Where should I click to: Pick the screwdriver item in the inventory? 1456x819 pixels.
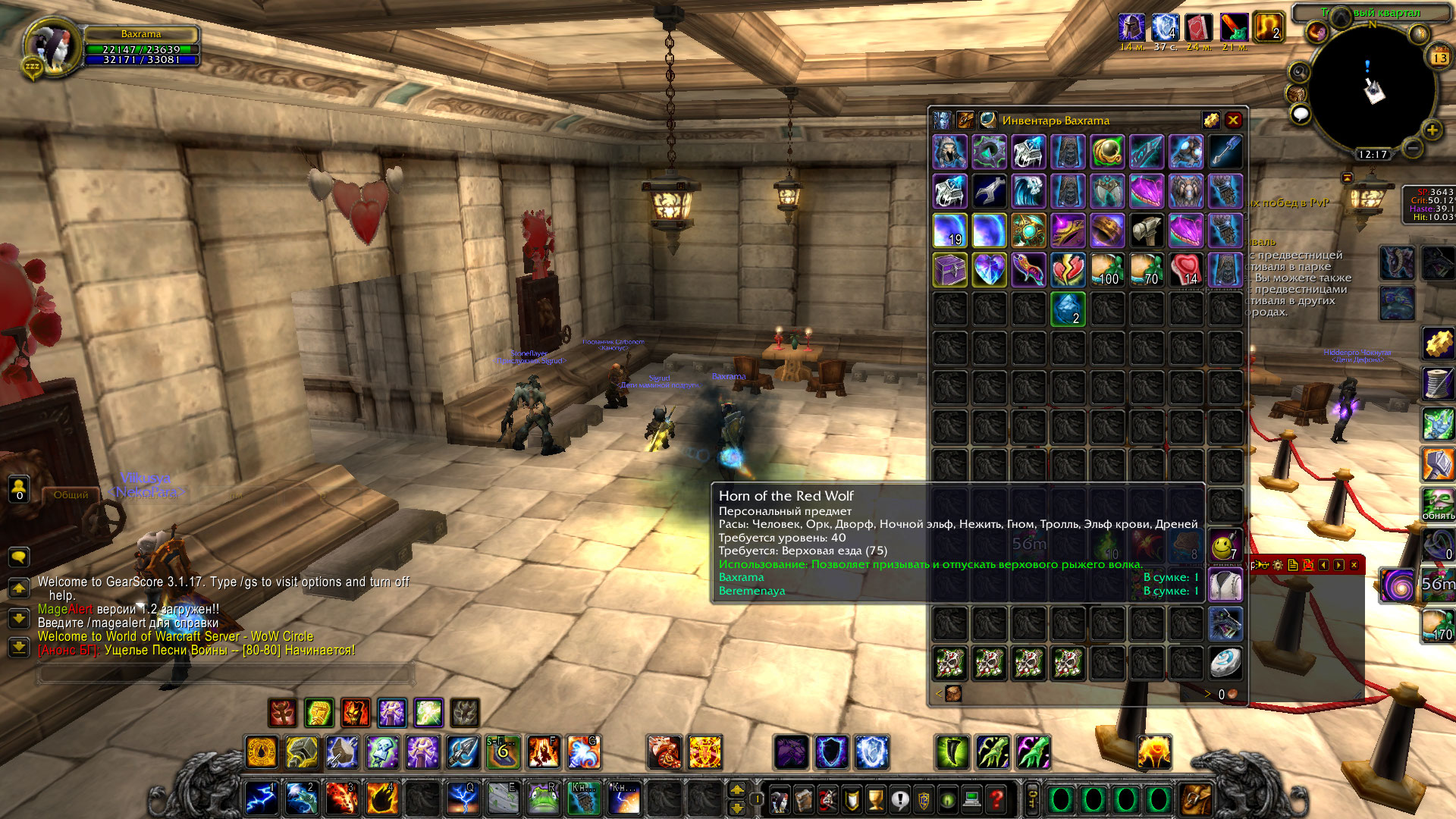pos(1225,152)
